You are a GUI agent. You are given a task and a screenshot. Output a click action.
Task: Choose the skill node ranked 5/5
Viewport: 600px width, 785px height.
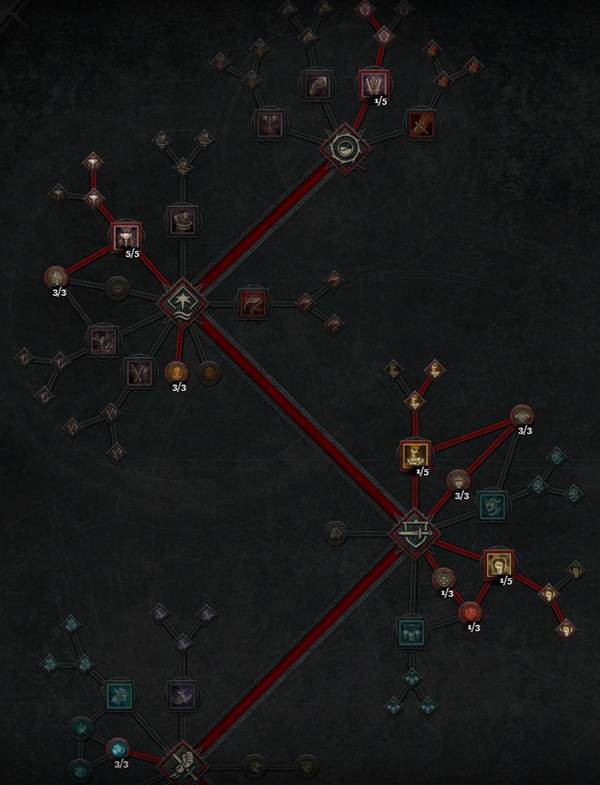(126, 237)
